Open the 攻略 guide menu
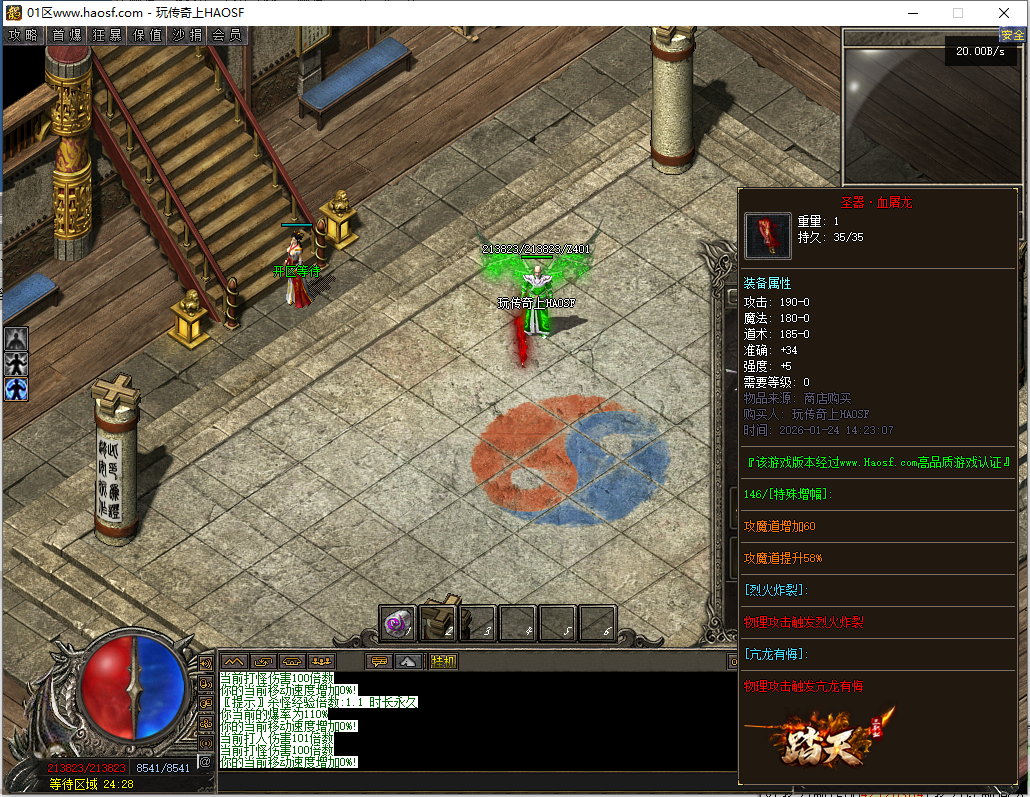The image size is (1030, 797). tap(23, 35)
